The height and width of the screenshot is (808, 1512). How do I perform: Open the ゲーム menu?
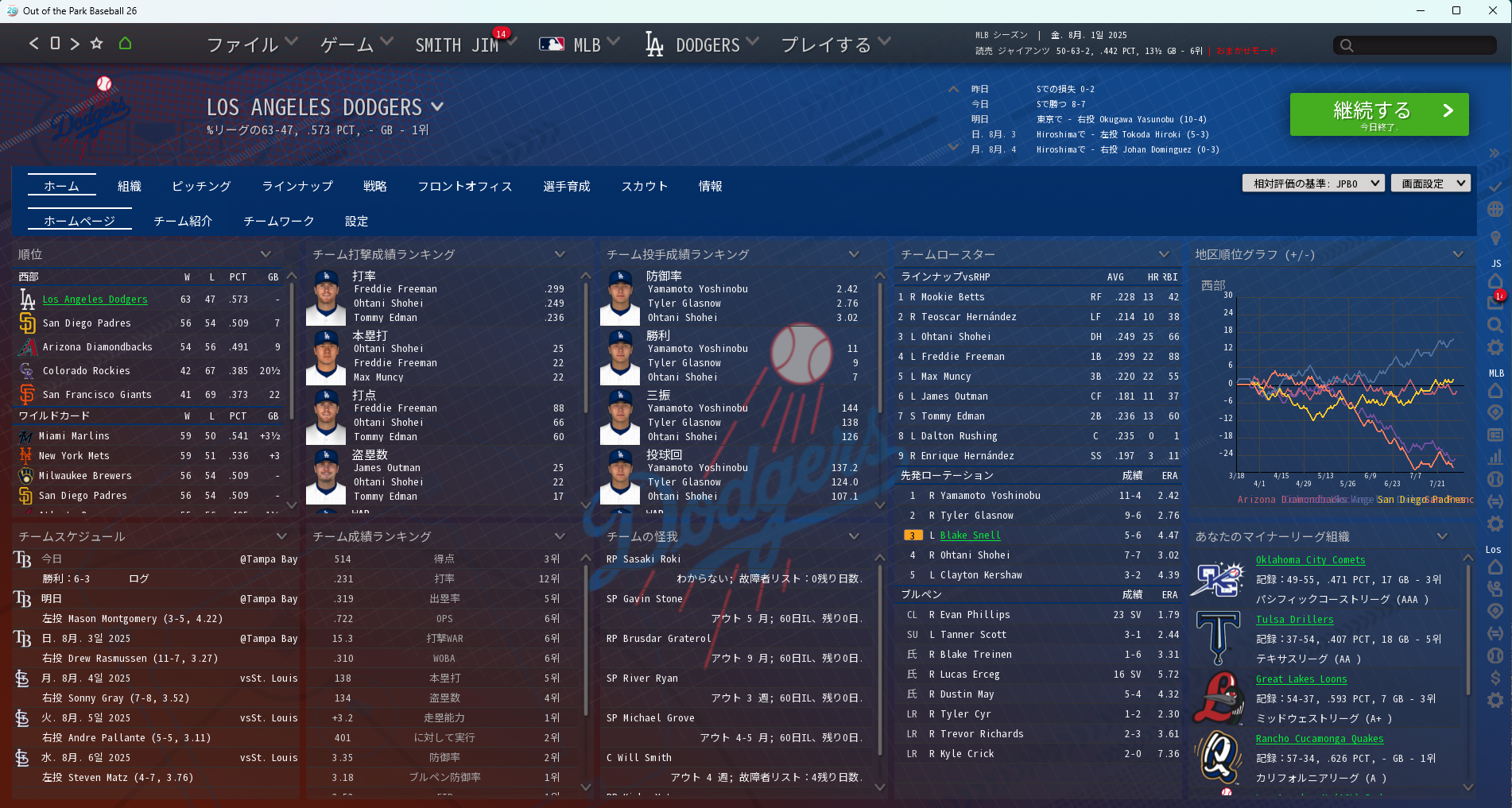click(355, 44)
